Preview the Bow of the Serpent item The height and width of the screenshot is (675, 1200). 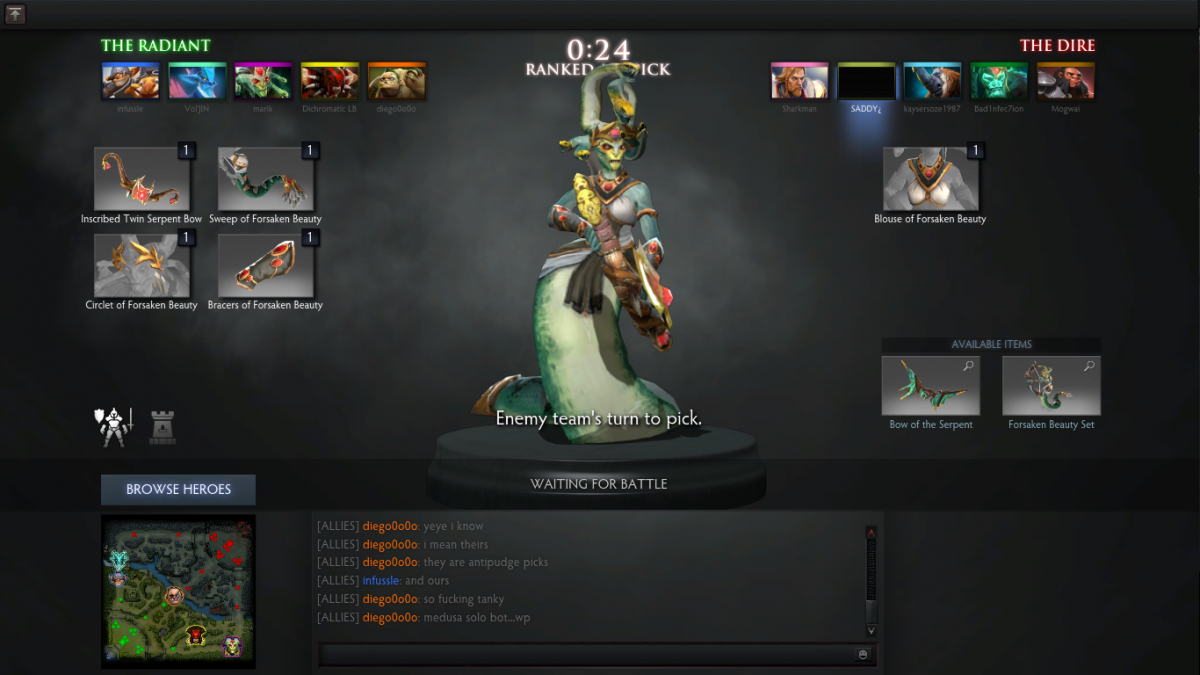[931, 386]
